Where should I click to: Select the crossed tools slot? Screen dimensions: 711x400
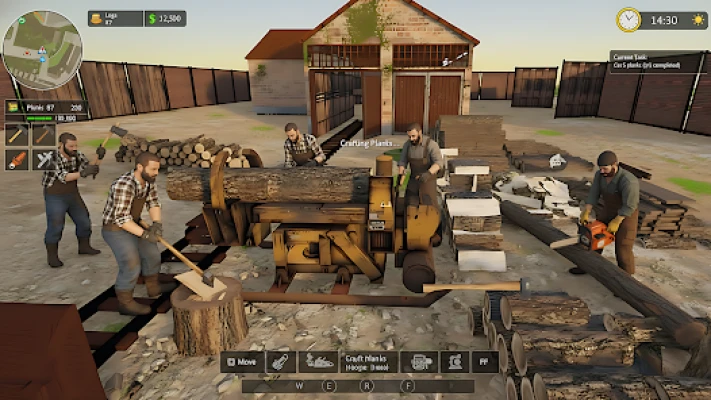coord(43,159)
